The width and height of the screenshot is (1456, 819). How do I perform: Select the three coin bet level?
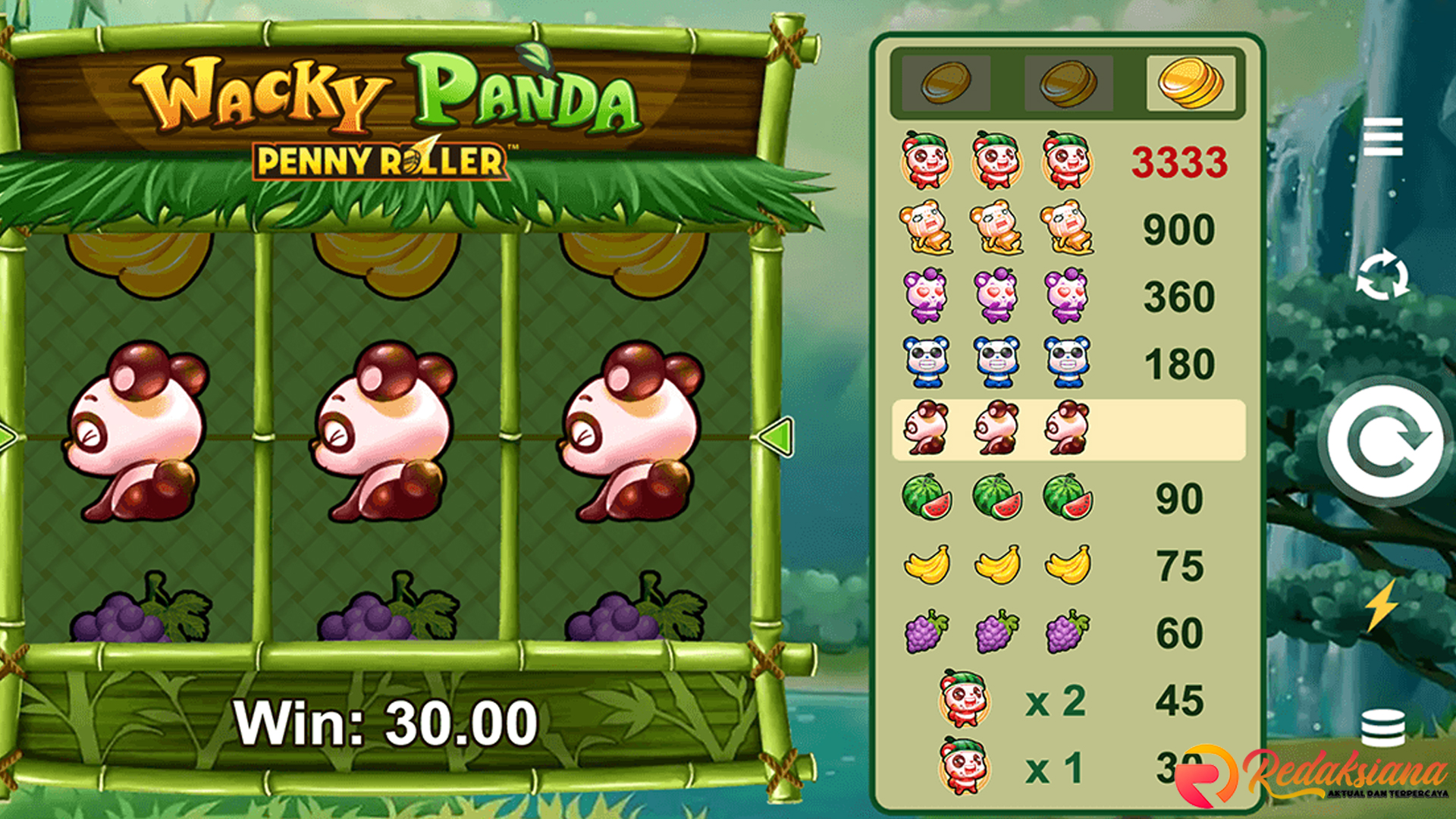click(1191, 83)
